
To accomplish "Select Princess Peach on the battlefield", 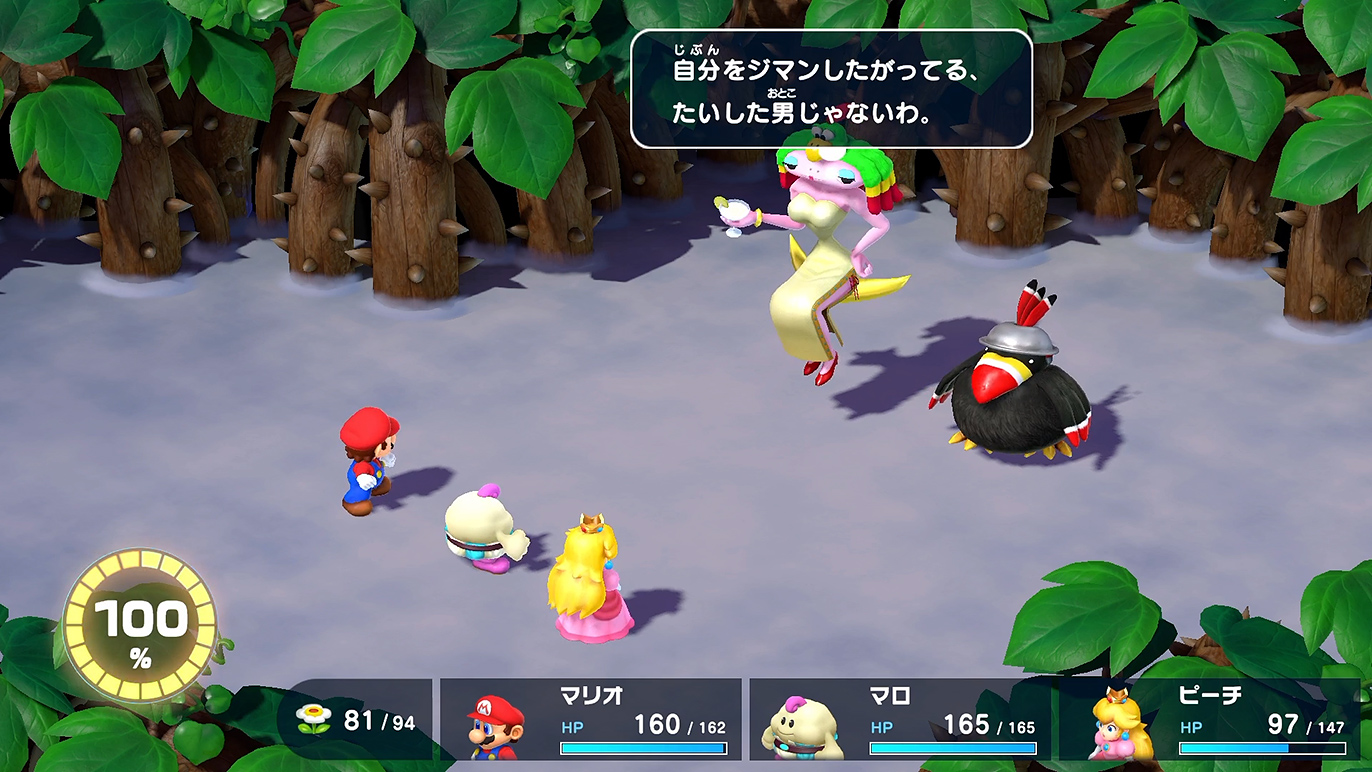I will point(592,580).
